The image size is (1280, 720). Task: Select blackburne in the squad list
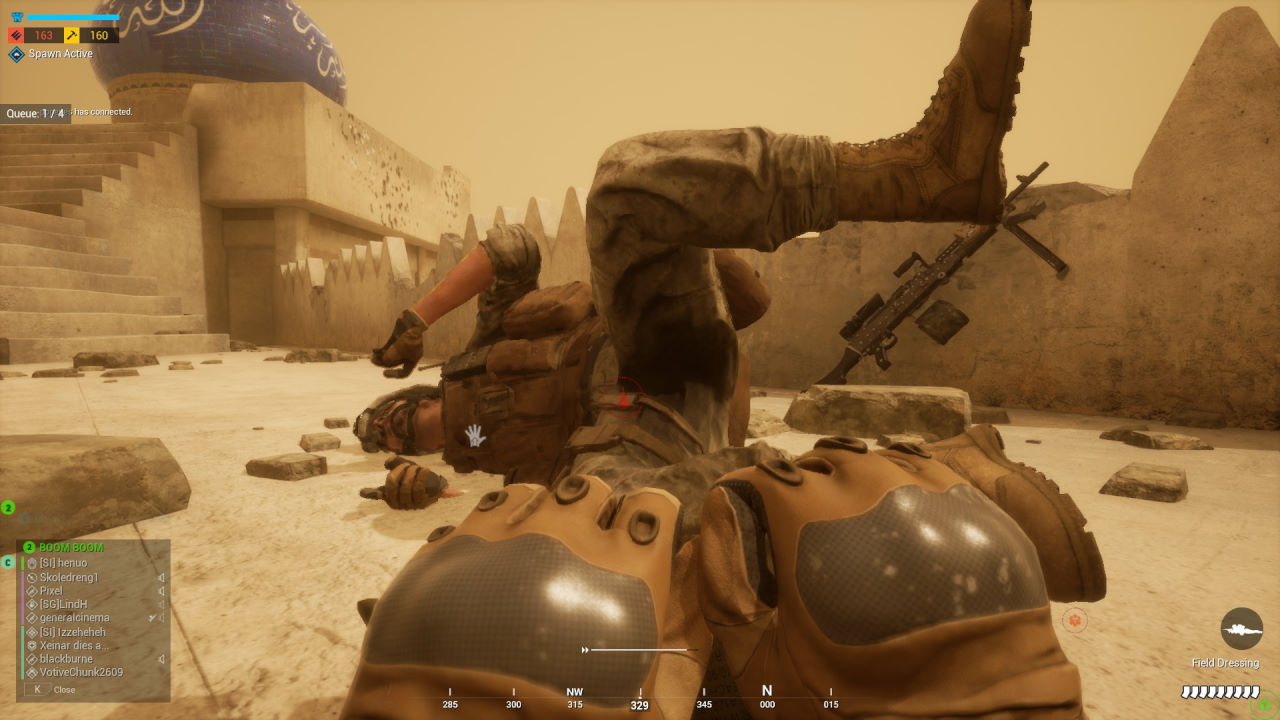click(x=65, y=659)
